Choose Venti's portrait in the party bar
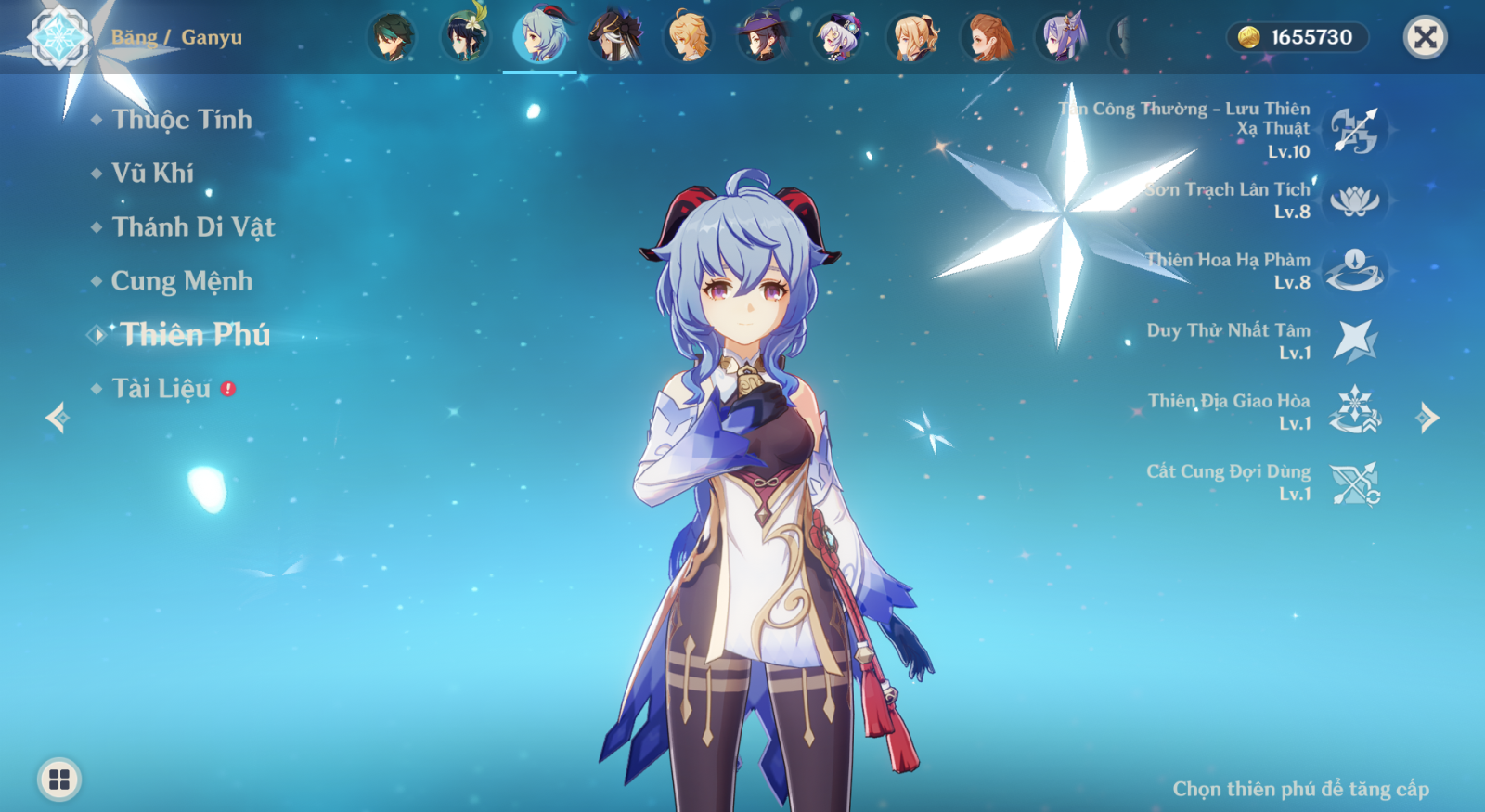The image size is (1485, 812). pos(465,38)
